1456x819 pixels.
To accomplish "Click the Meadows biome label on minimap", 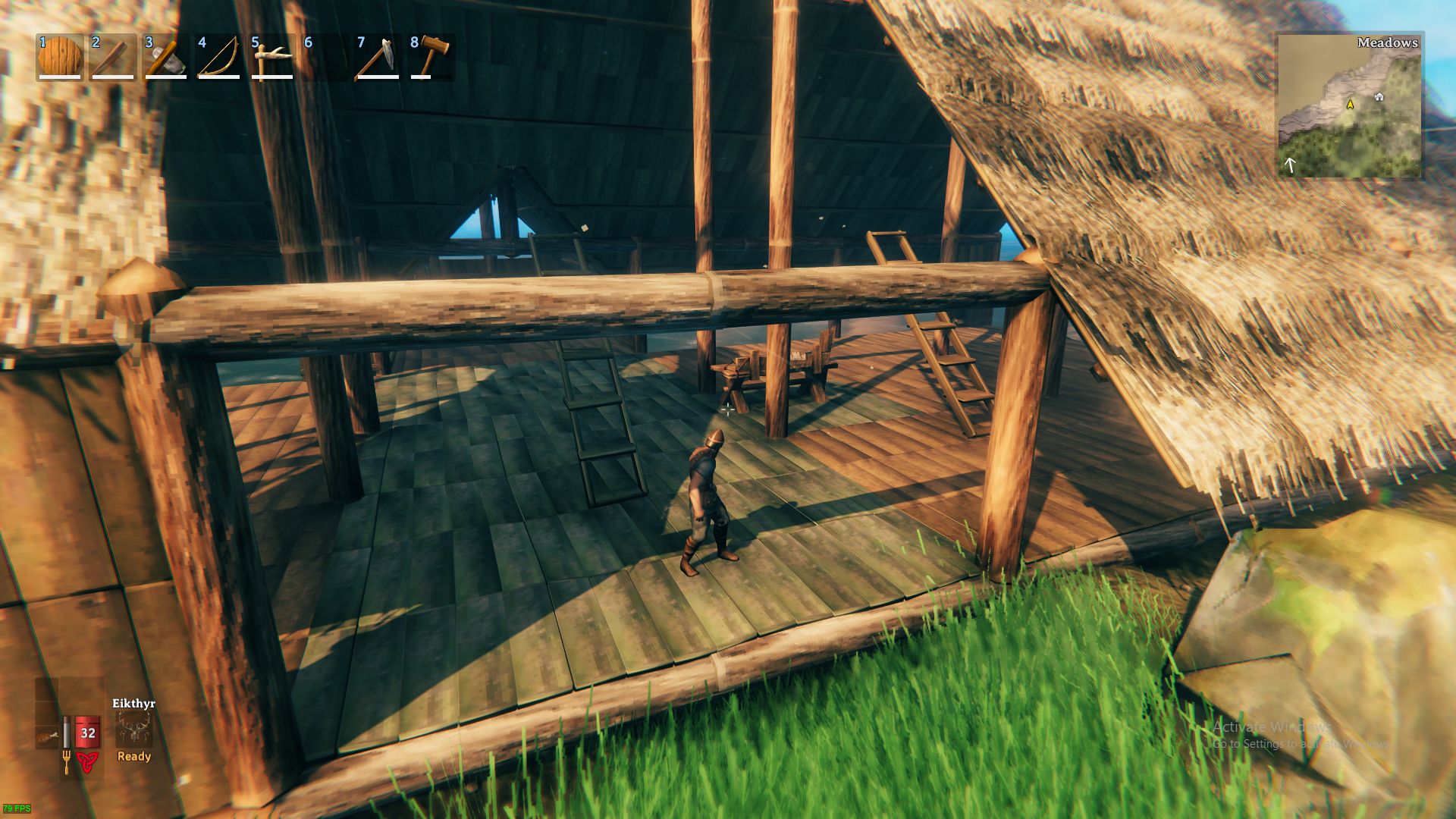I will pos(1388,43).
